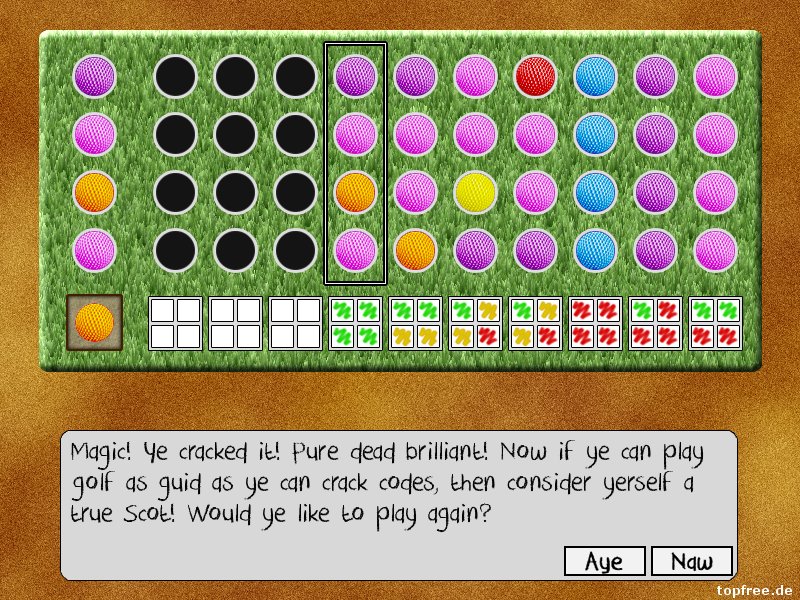The image size is (800, 600).
Task: Click the red golf ball on the board
Action: 535,76
